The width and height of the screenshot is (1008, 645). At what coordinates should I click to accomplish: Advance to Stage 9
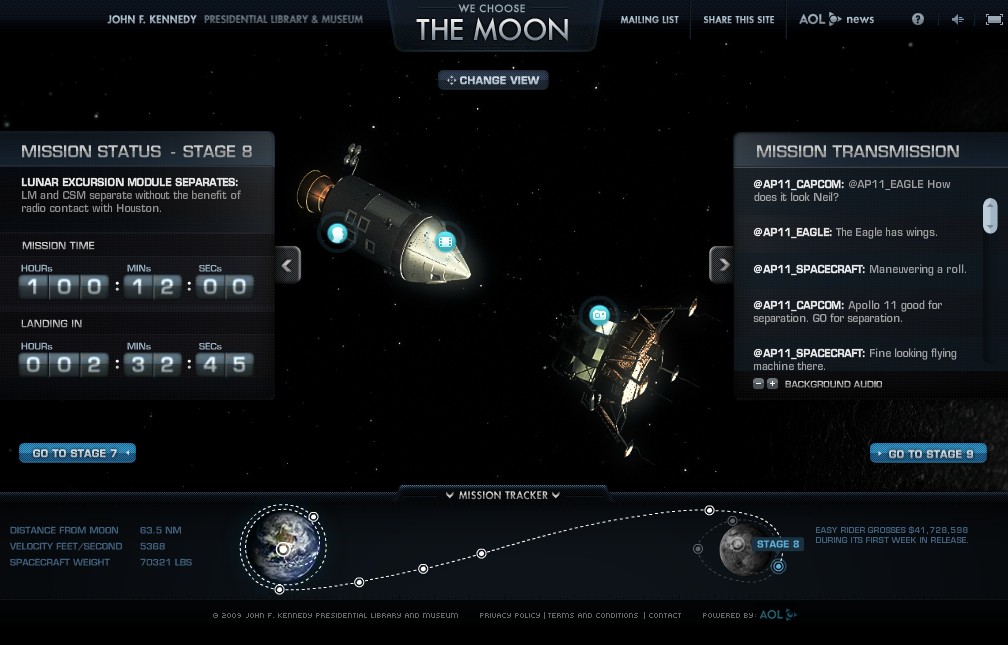(x=929, y=453)
